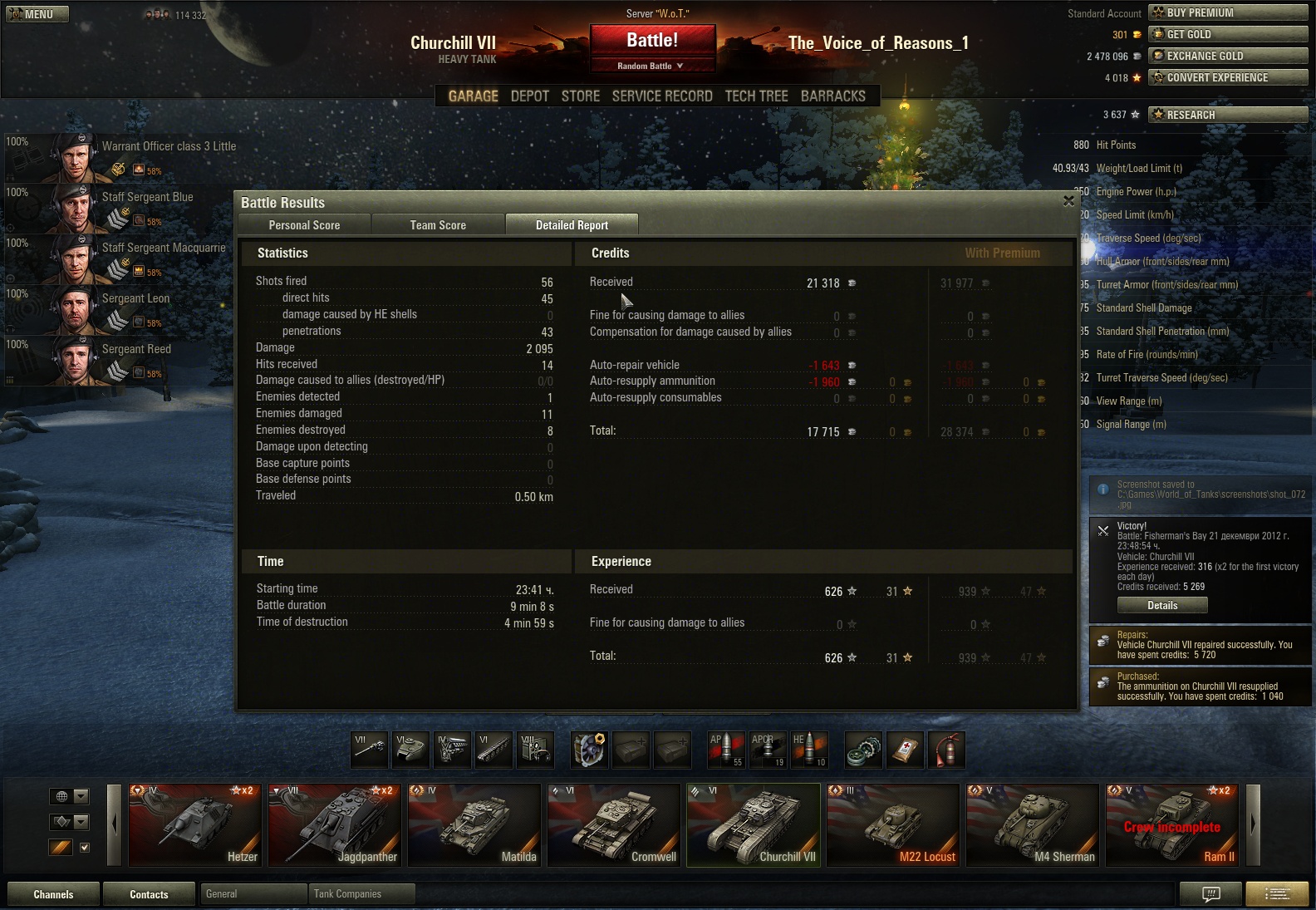The height and width of the screenshot is (910, 1316).
Task: Open the Team Score tab
Action: click(x=438, y=225)
